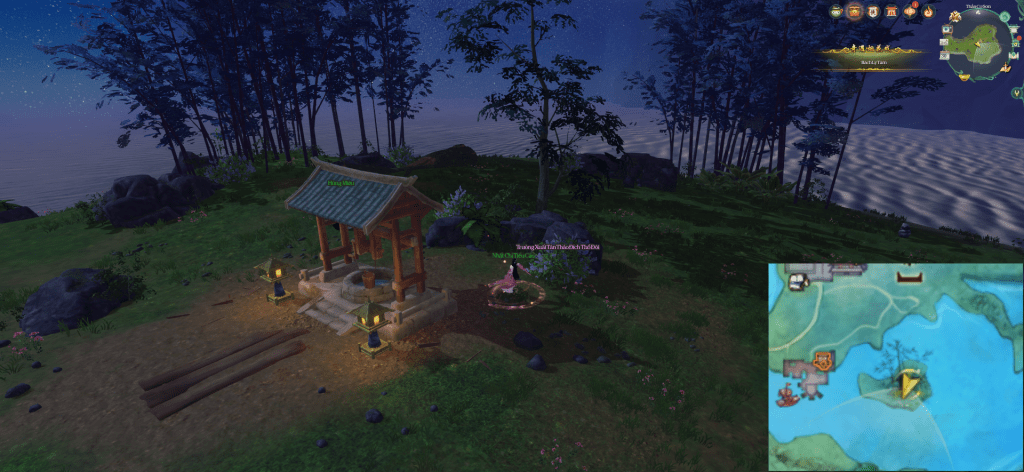Open the orange lantern icon with notification badge

click(910, 12)
